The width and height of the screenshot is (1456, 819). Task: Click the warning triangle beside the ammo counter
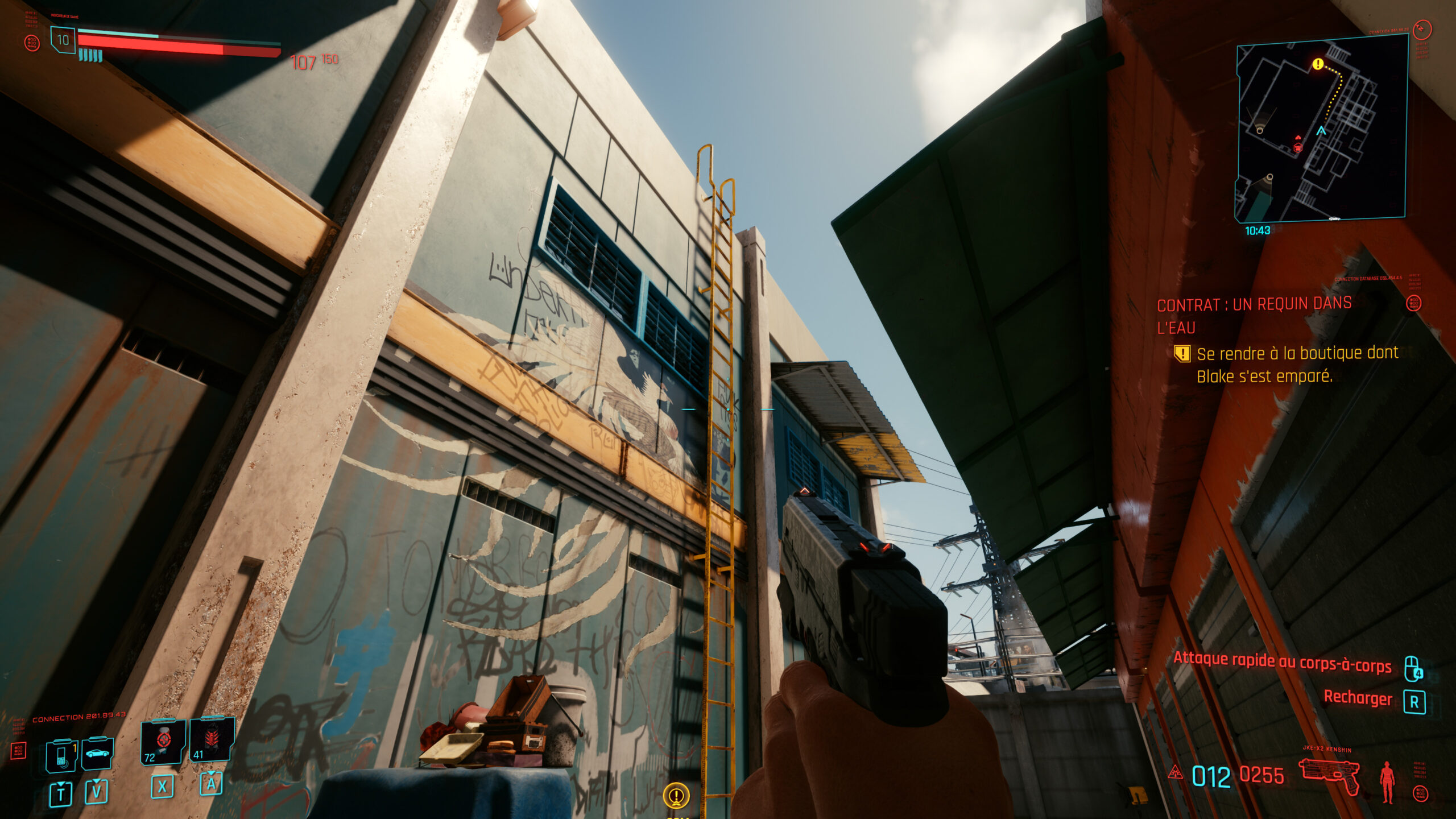(x=1175, y=773)
